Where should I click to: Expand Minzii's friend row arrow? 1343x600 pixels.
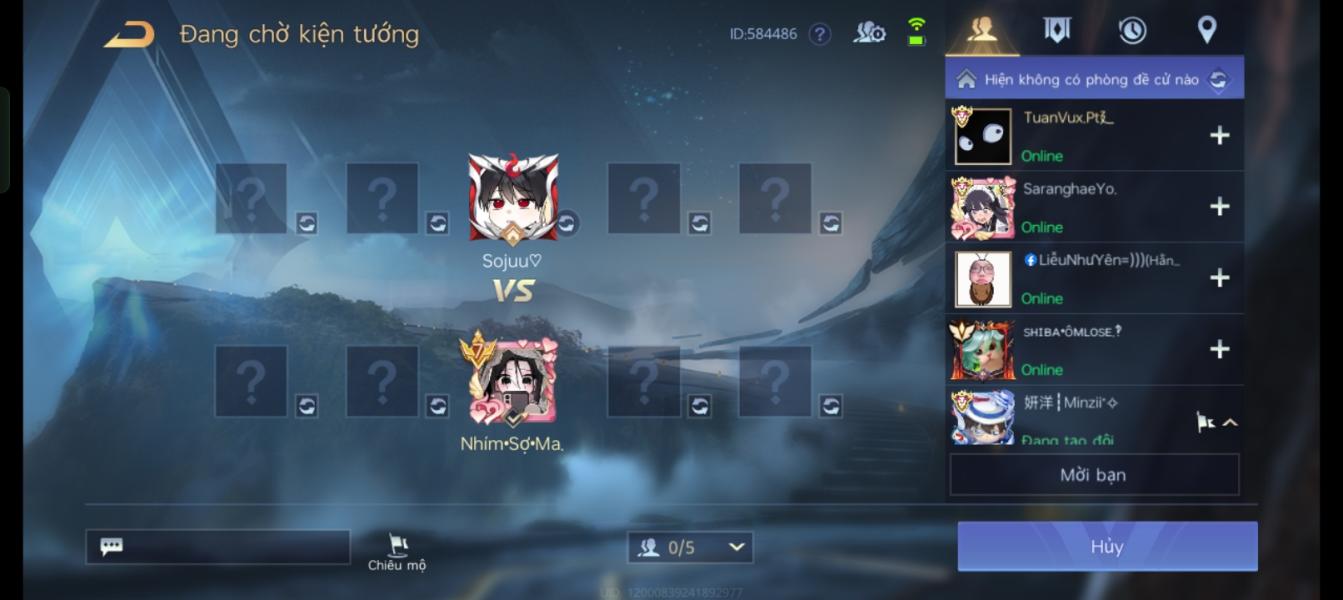[1230, 422]
